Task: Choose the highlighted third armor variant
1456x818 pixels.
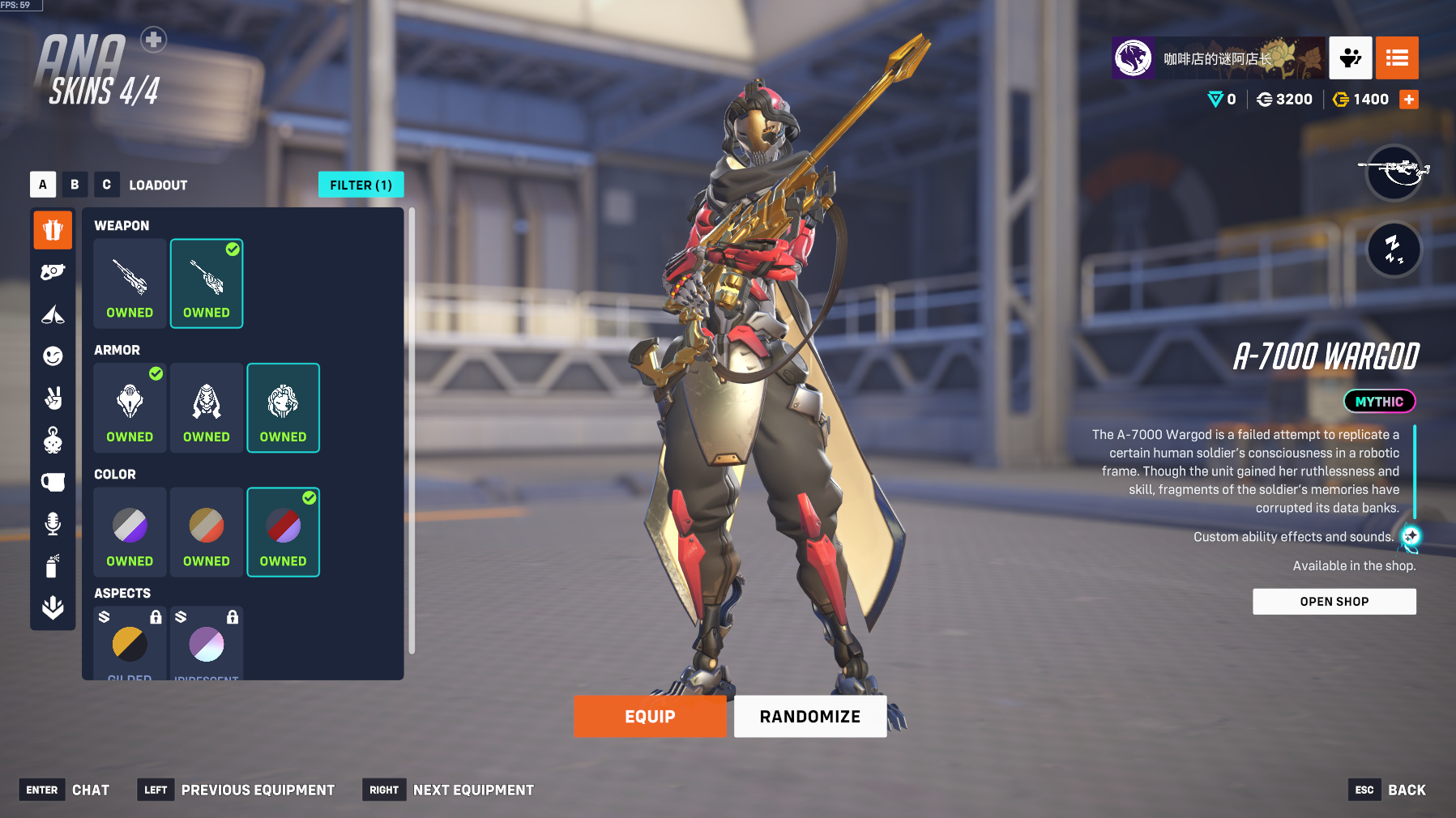Action: click(283, 407)
